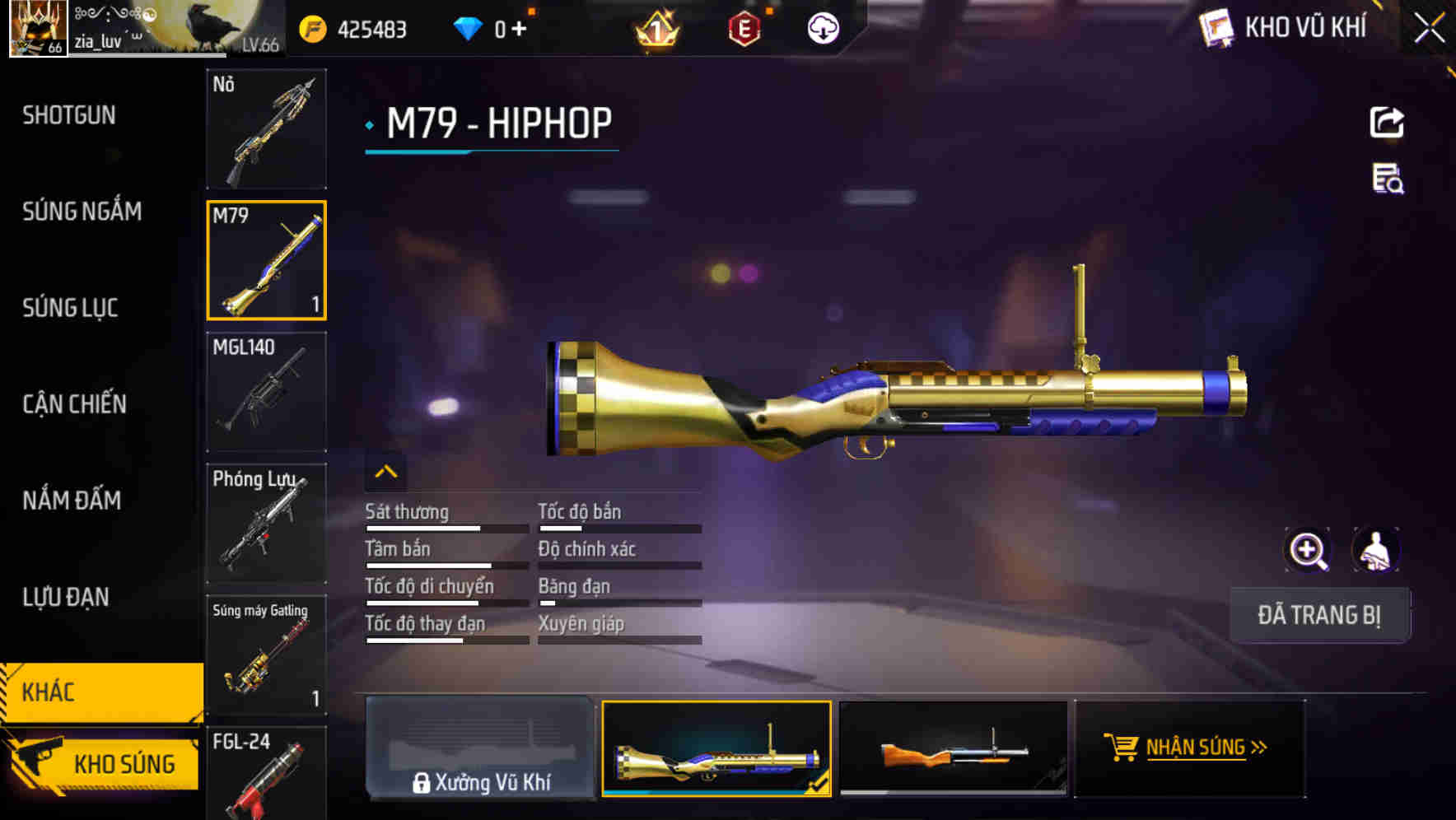Add diamonds with the plus icon

pos(518,27)
